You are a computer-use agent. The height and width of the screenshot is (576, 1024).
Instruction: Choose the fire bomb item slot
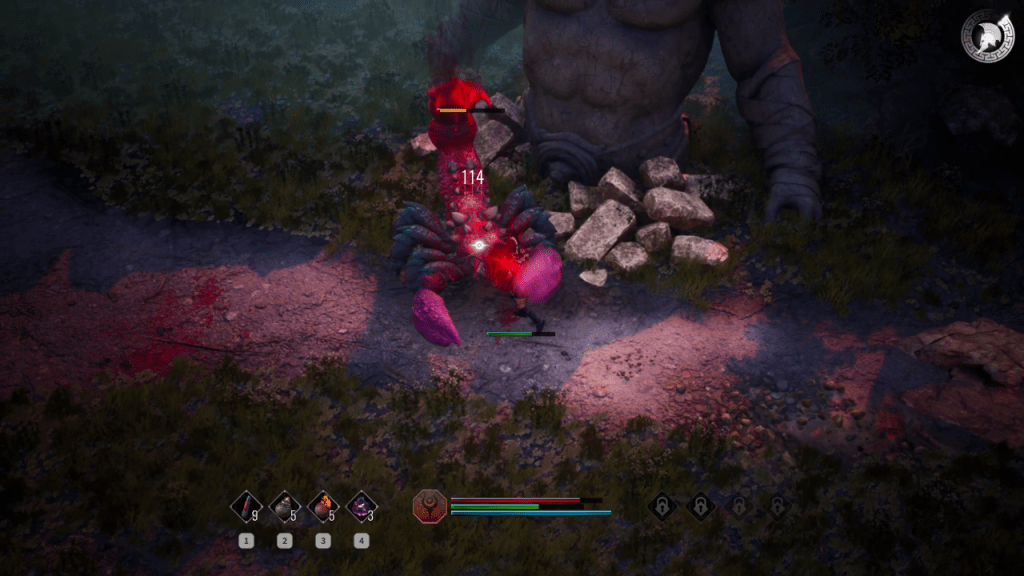coord(322,507)
